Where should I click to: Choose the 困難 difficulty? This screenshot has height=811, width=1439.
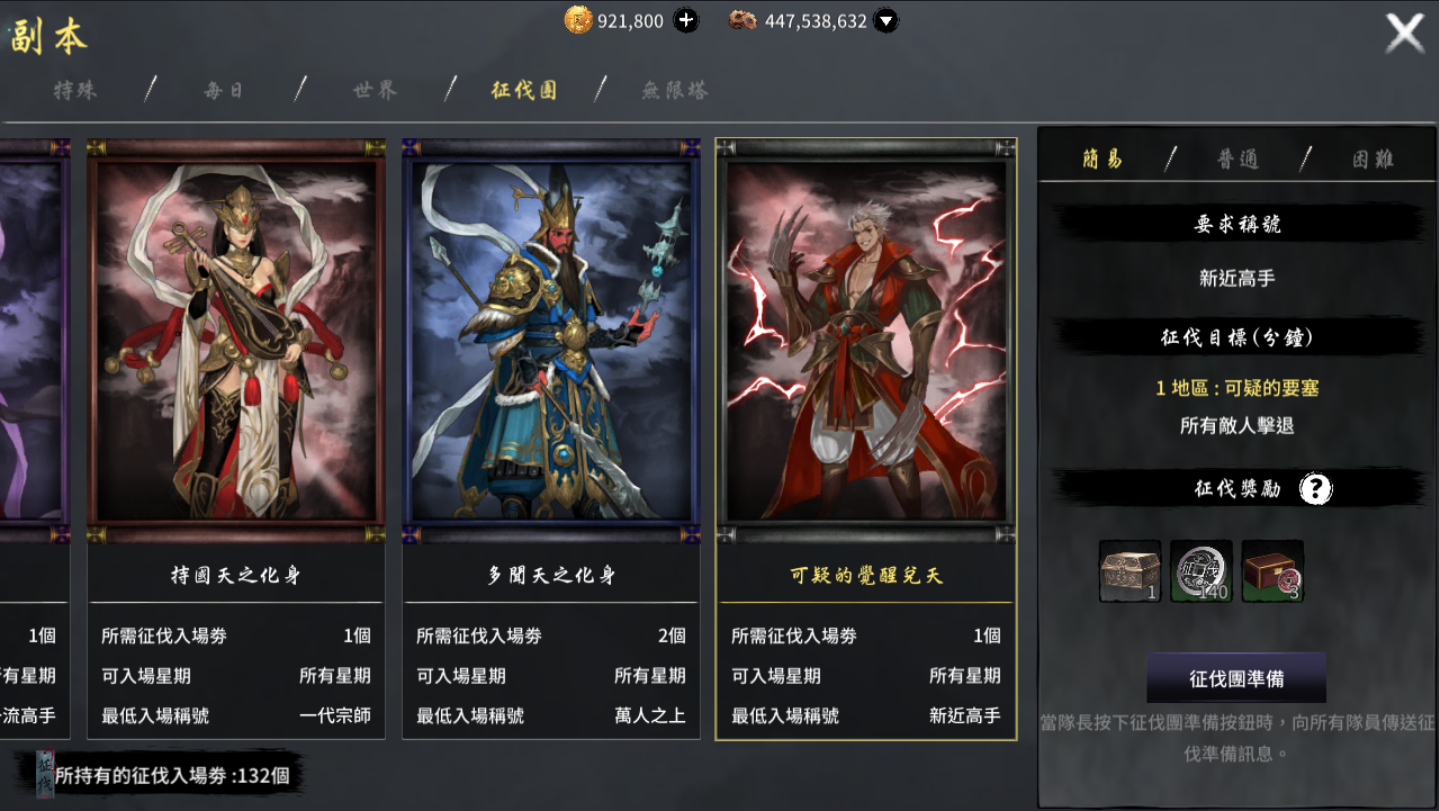tap(1372, 159)
